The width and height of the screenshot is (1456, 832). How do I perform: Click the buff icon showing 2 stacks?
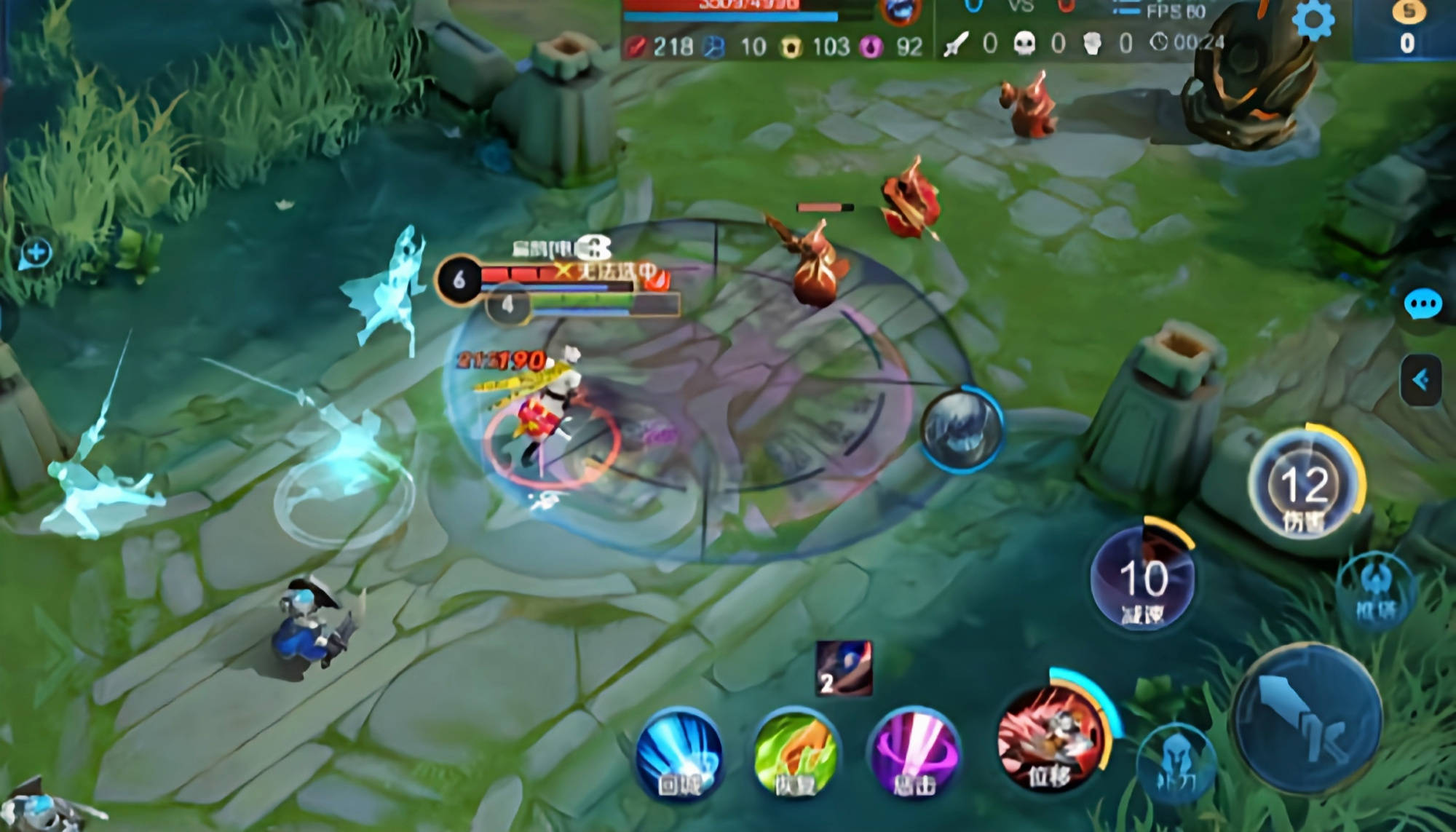[x=844, y=668]
